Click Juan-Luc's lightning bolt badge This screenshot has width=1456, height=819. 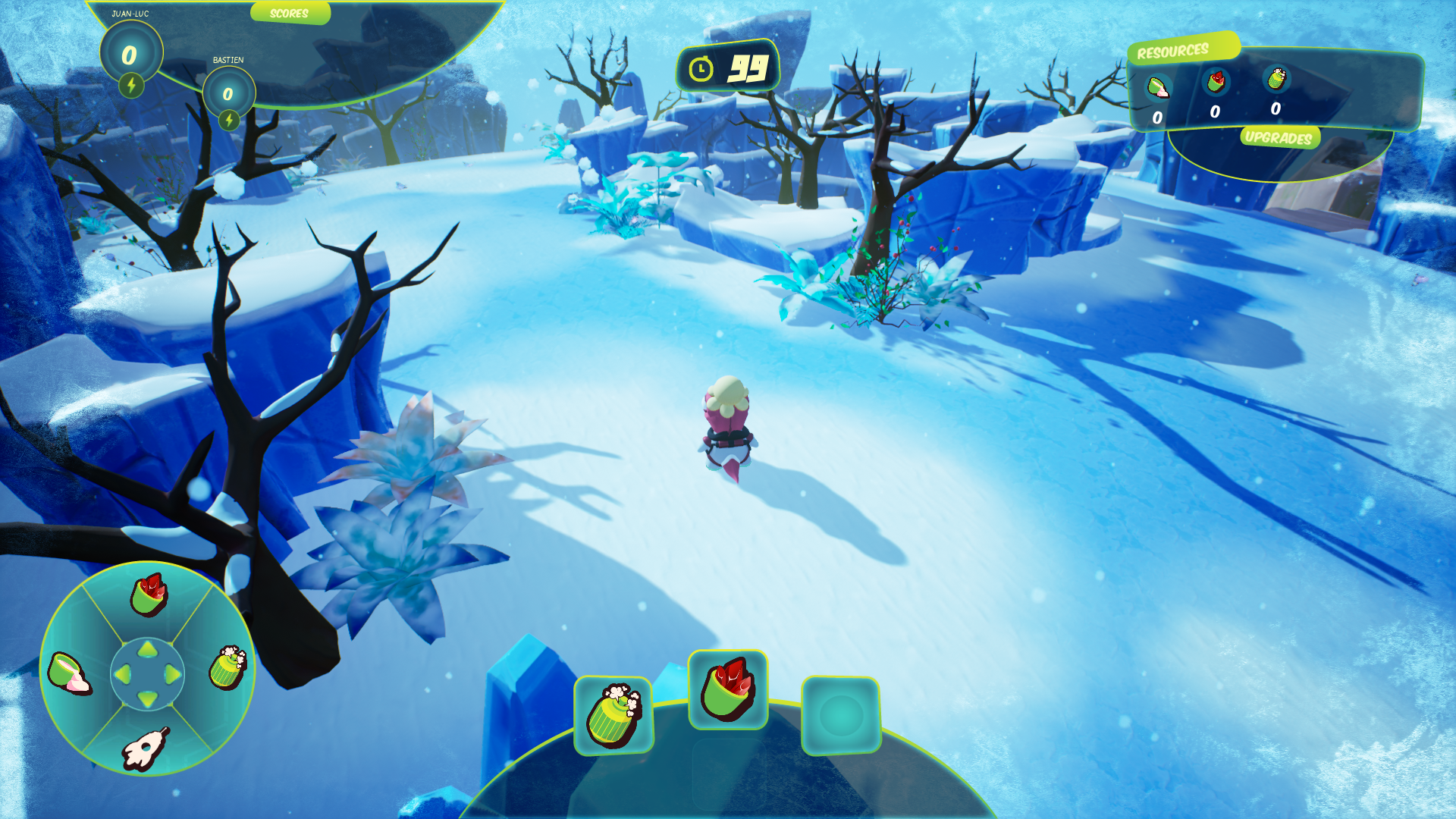tap(131, 85)
